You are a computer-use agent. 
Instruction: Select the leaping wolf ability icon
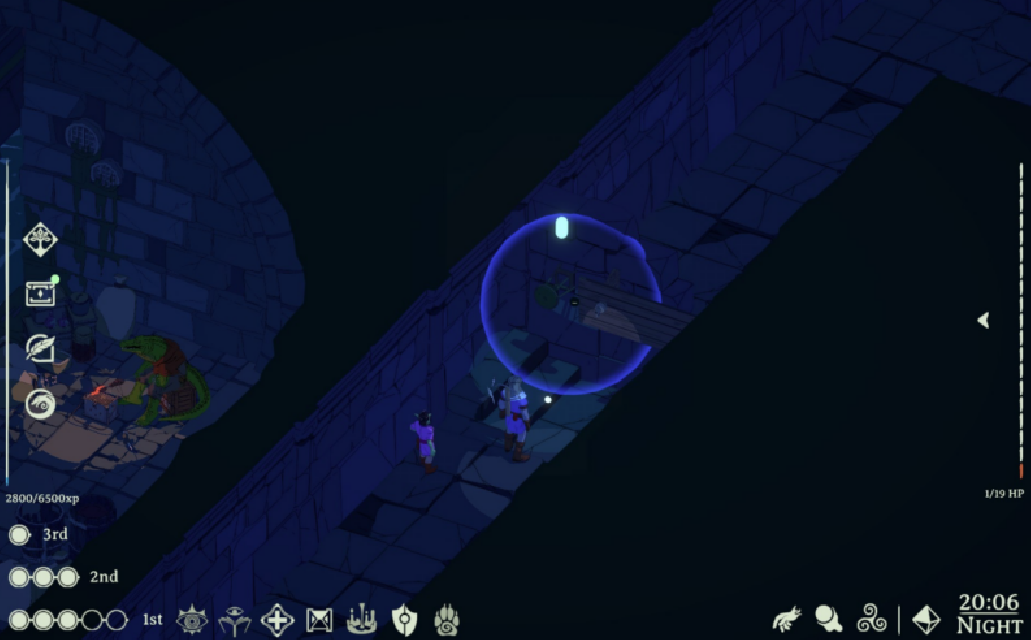click(788, 618)
